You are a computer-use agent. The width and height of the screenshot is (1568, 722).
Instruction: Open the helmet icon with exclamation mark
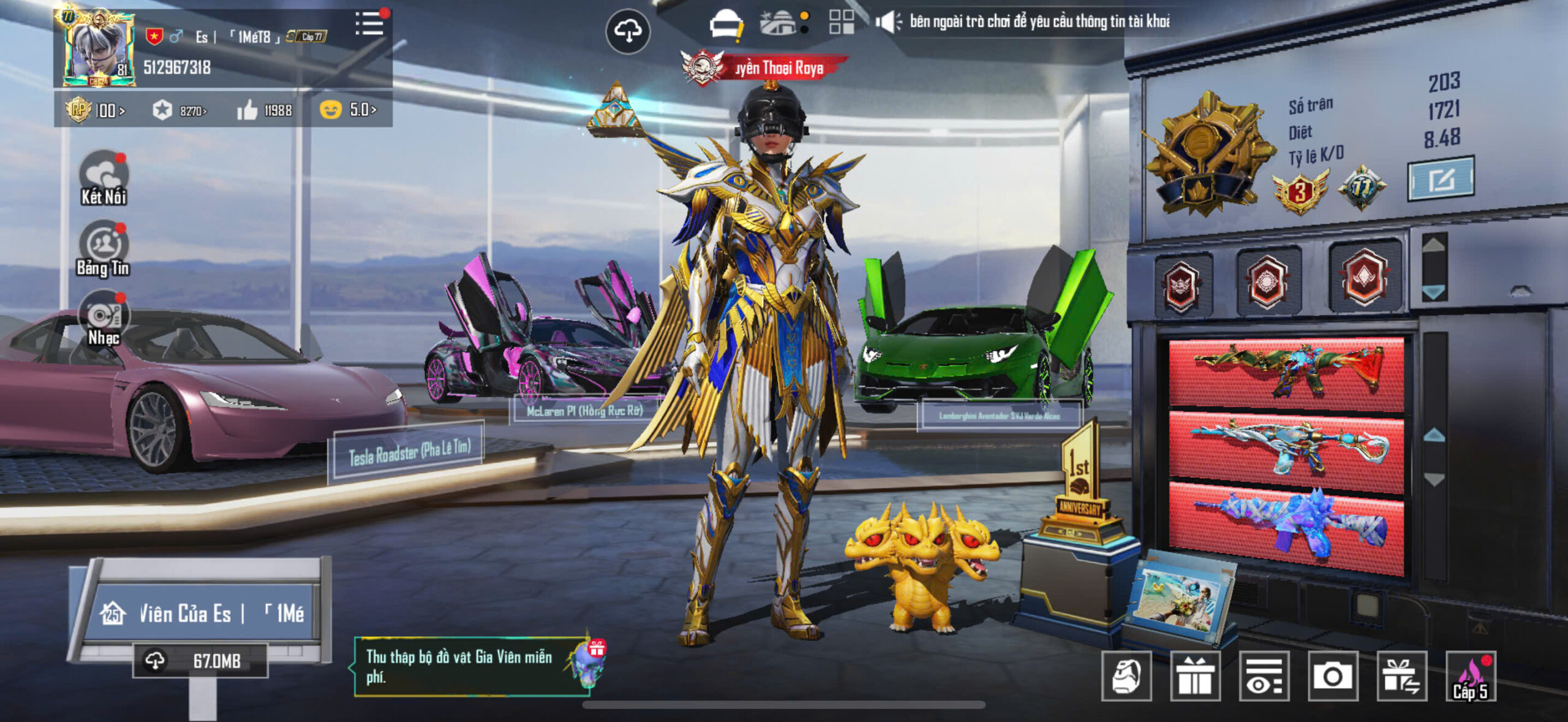(726, 26)
